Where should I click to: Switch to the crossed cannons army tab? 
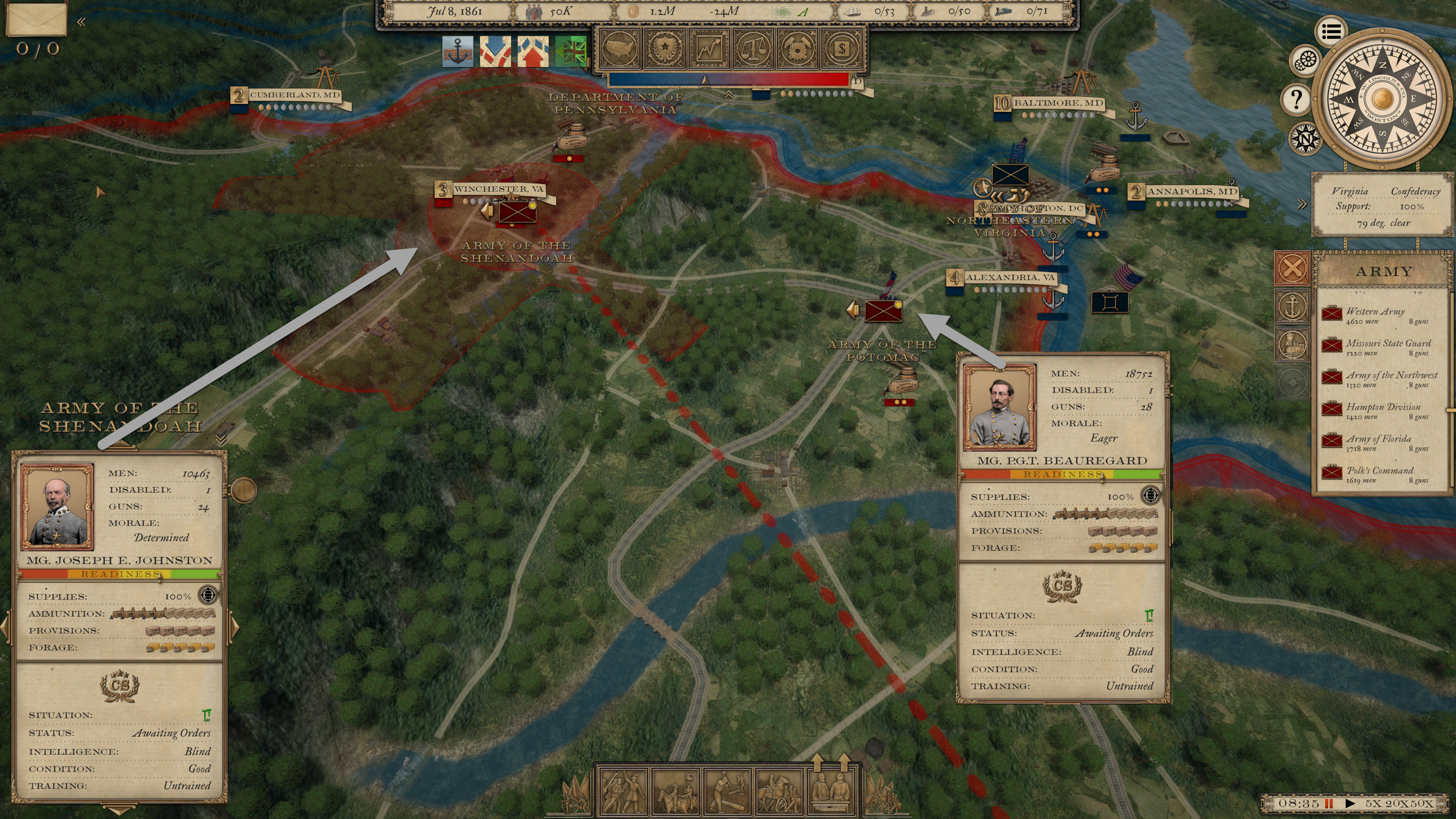click(x=1292, y=268)
